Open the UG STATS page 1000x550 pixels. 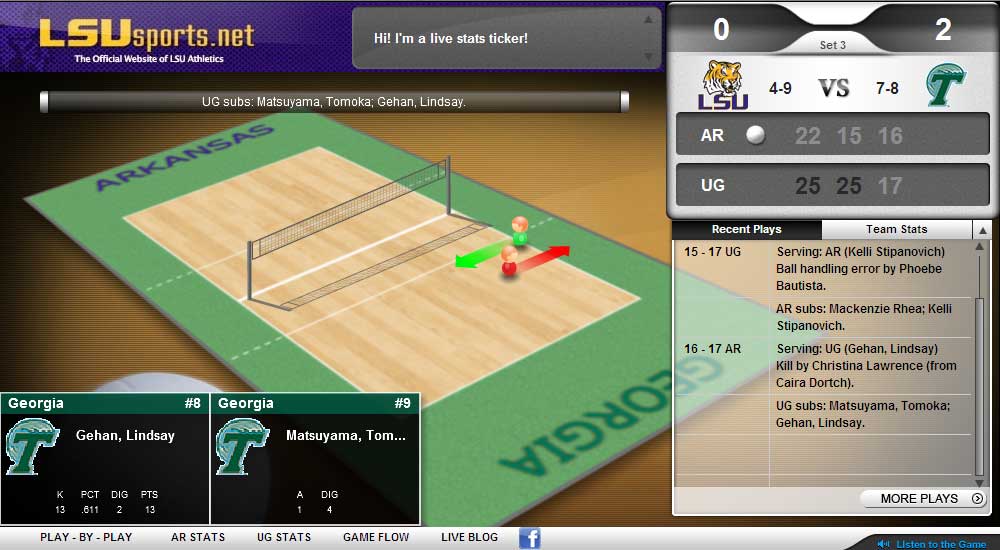click(284, 537)
